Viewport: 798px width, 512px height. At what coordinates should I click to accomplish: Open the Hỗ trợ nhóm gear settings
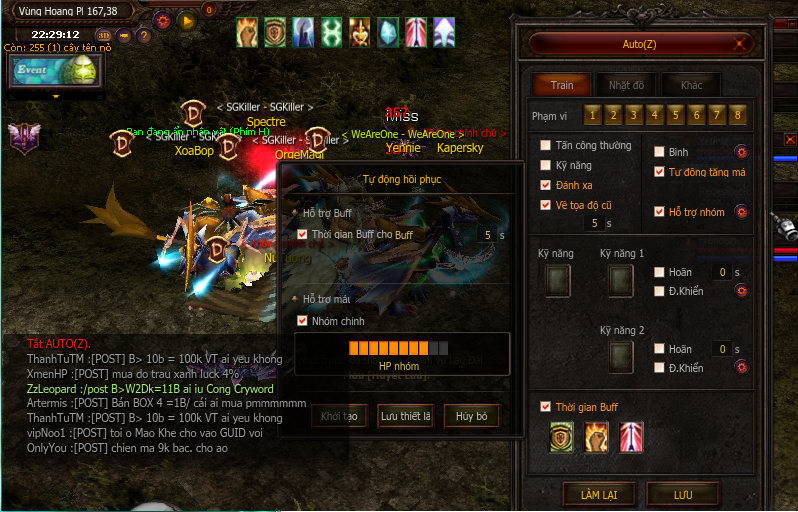click(742, 211)
